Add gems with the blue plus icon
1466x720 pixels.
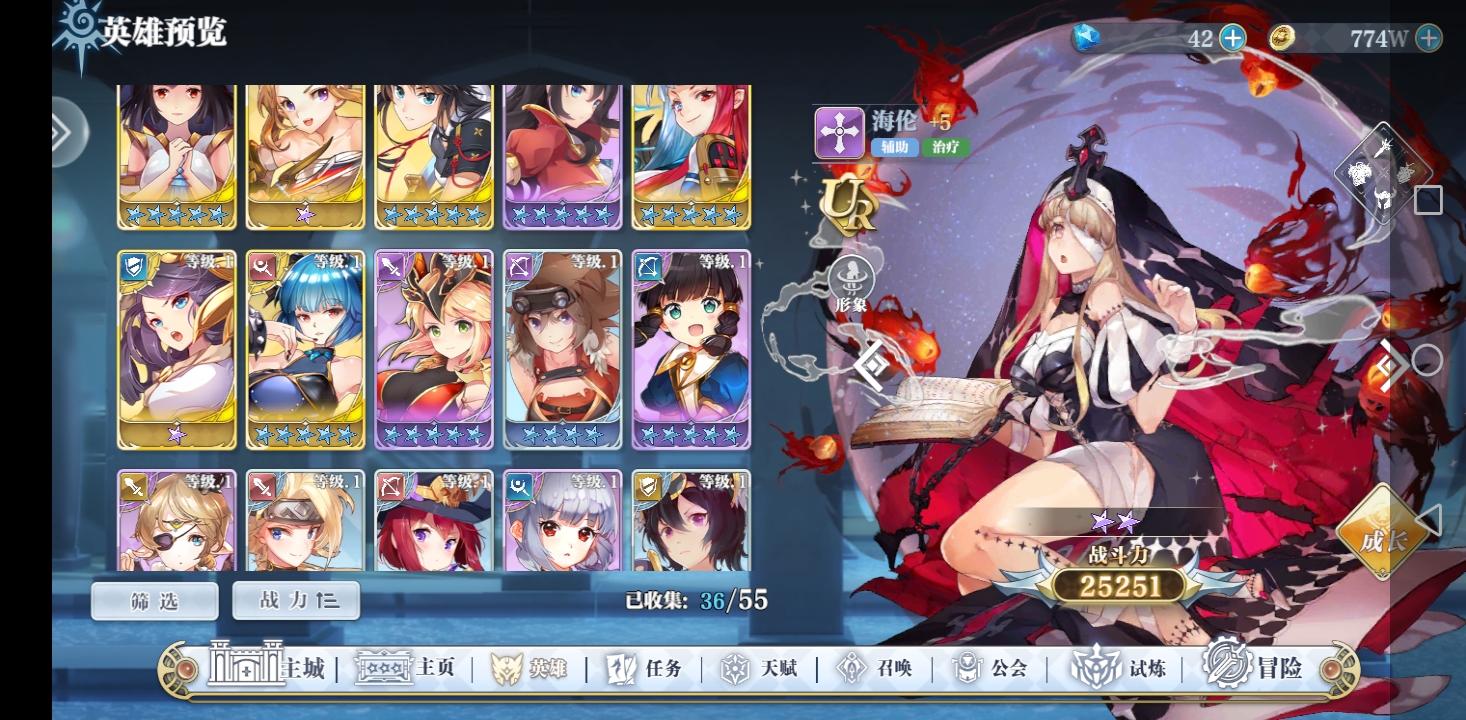pyautogui.click(x=1233, y=38)
